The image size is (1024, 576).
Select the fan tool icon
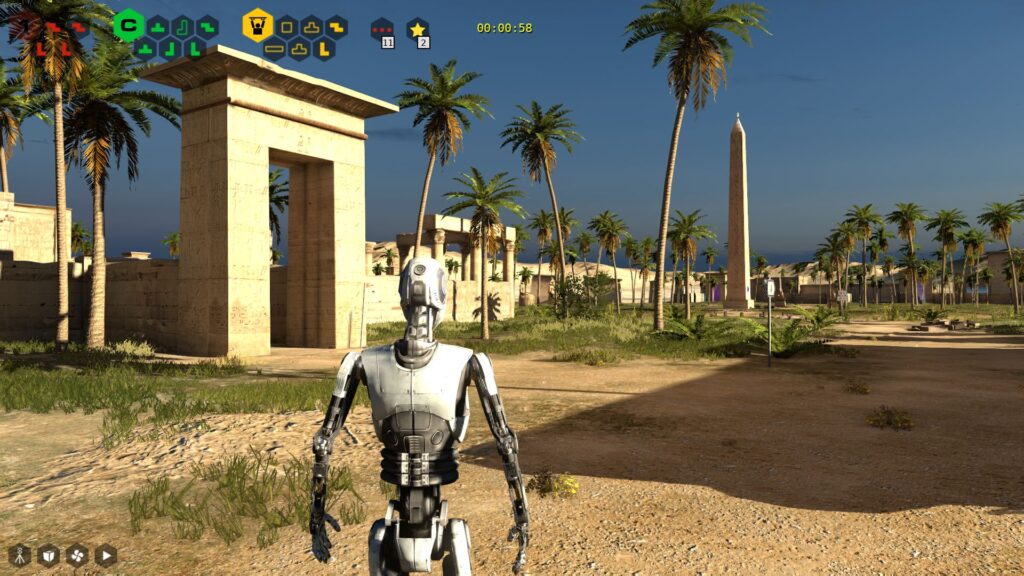(x=77, y=555)
